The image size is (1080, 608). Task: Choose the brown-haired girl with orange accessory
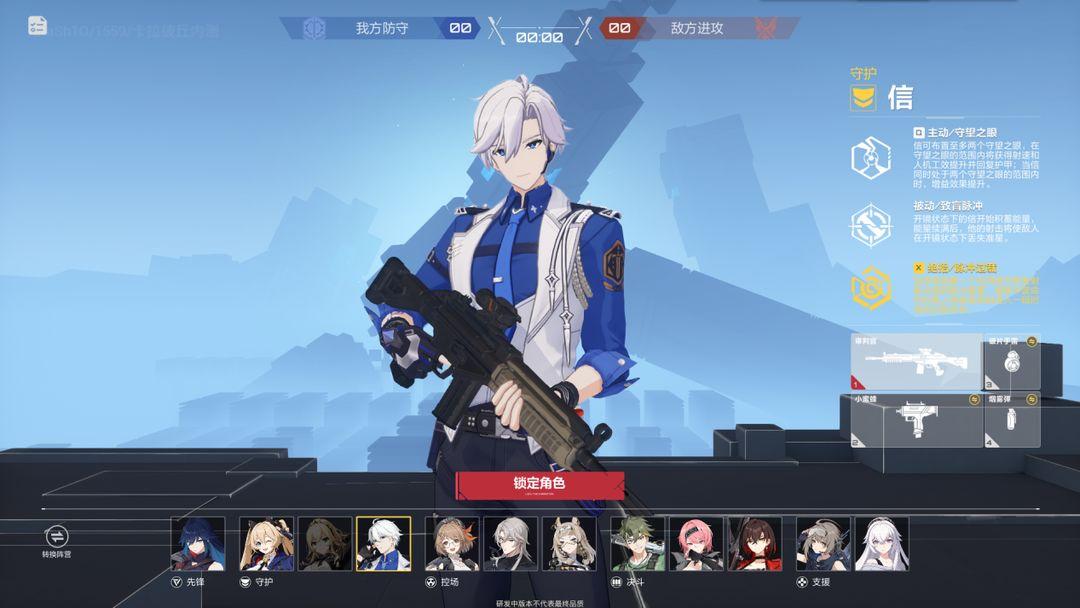(x=452, y=543)
